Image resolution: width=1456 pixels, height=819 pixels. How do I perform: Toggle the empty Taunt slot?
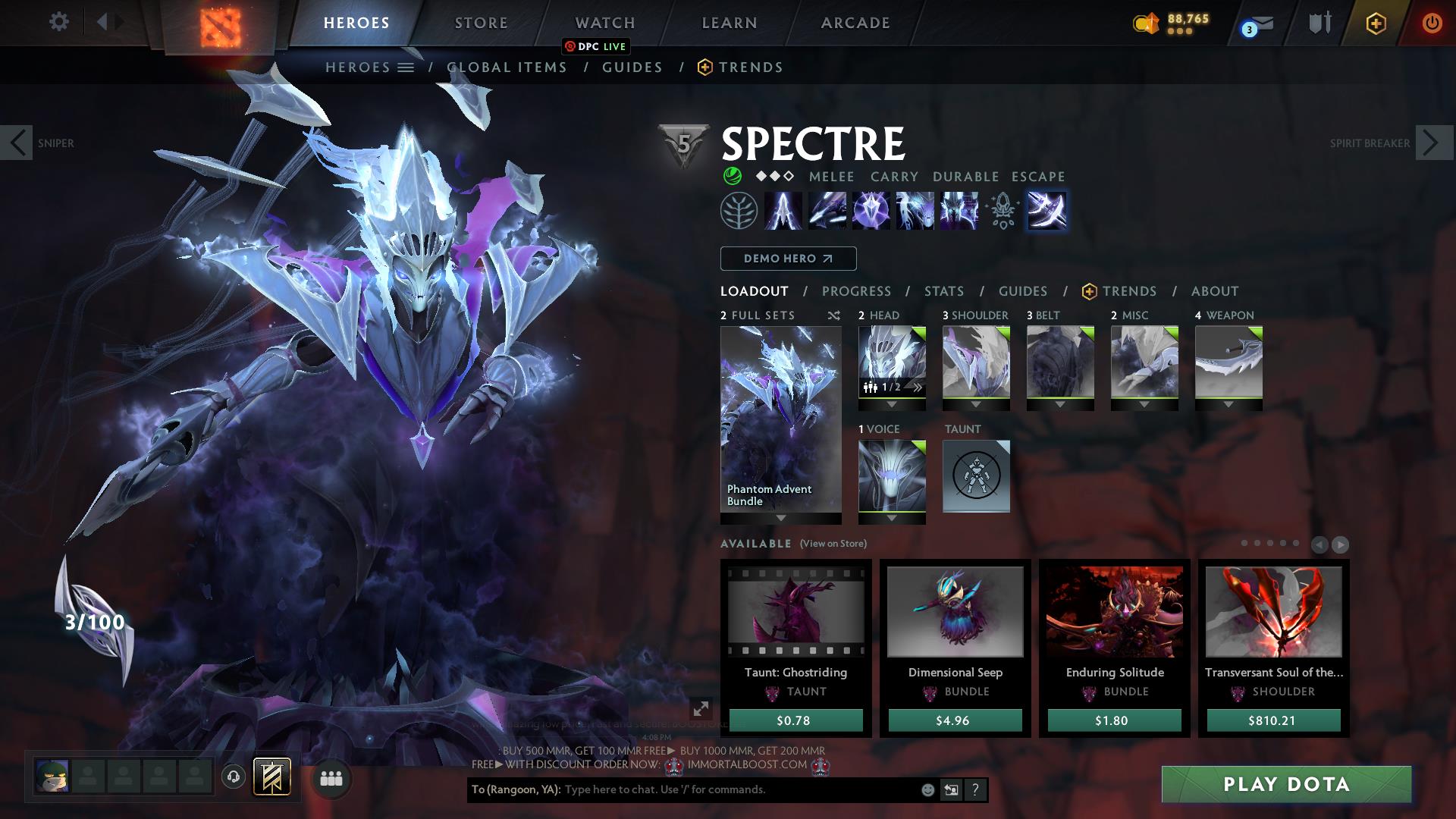(976, 476)
